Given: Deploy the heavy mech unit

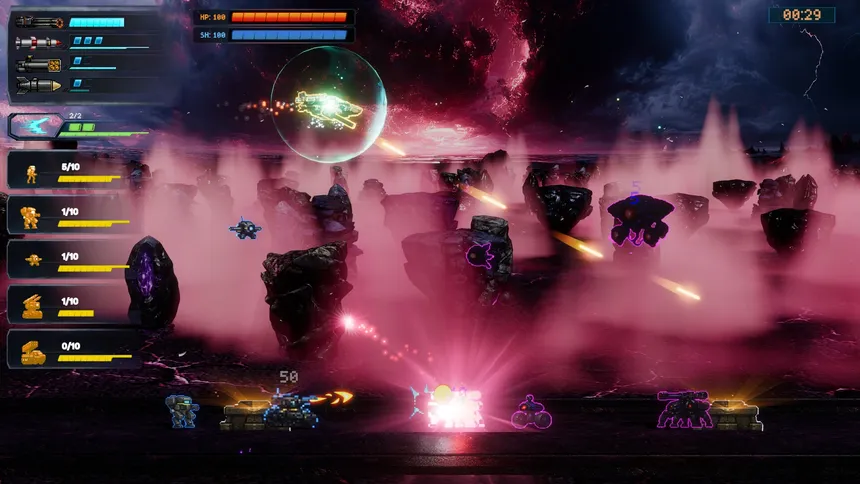Looking at the screenshot, I should click(x=32, y=216).
